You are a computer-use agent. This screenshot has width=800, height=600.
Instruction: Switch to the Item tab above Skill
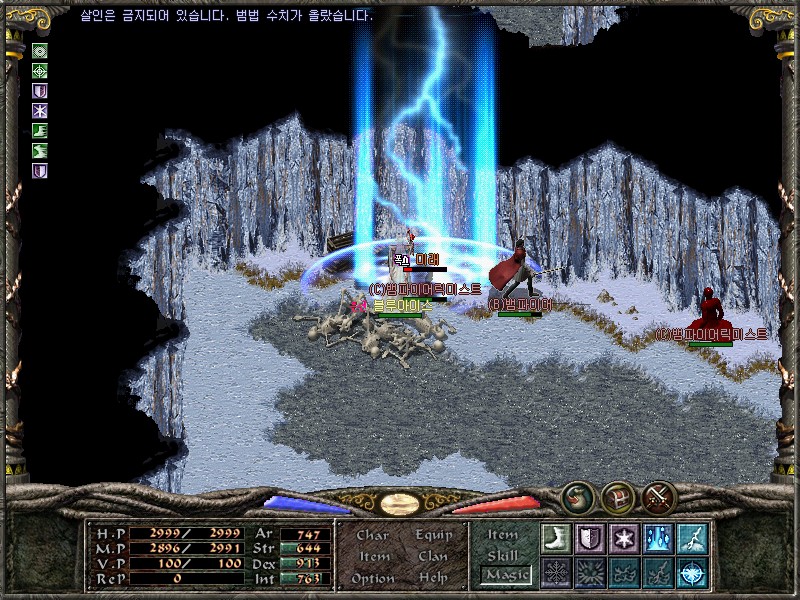[503, 535]
